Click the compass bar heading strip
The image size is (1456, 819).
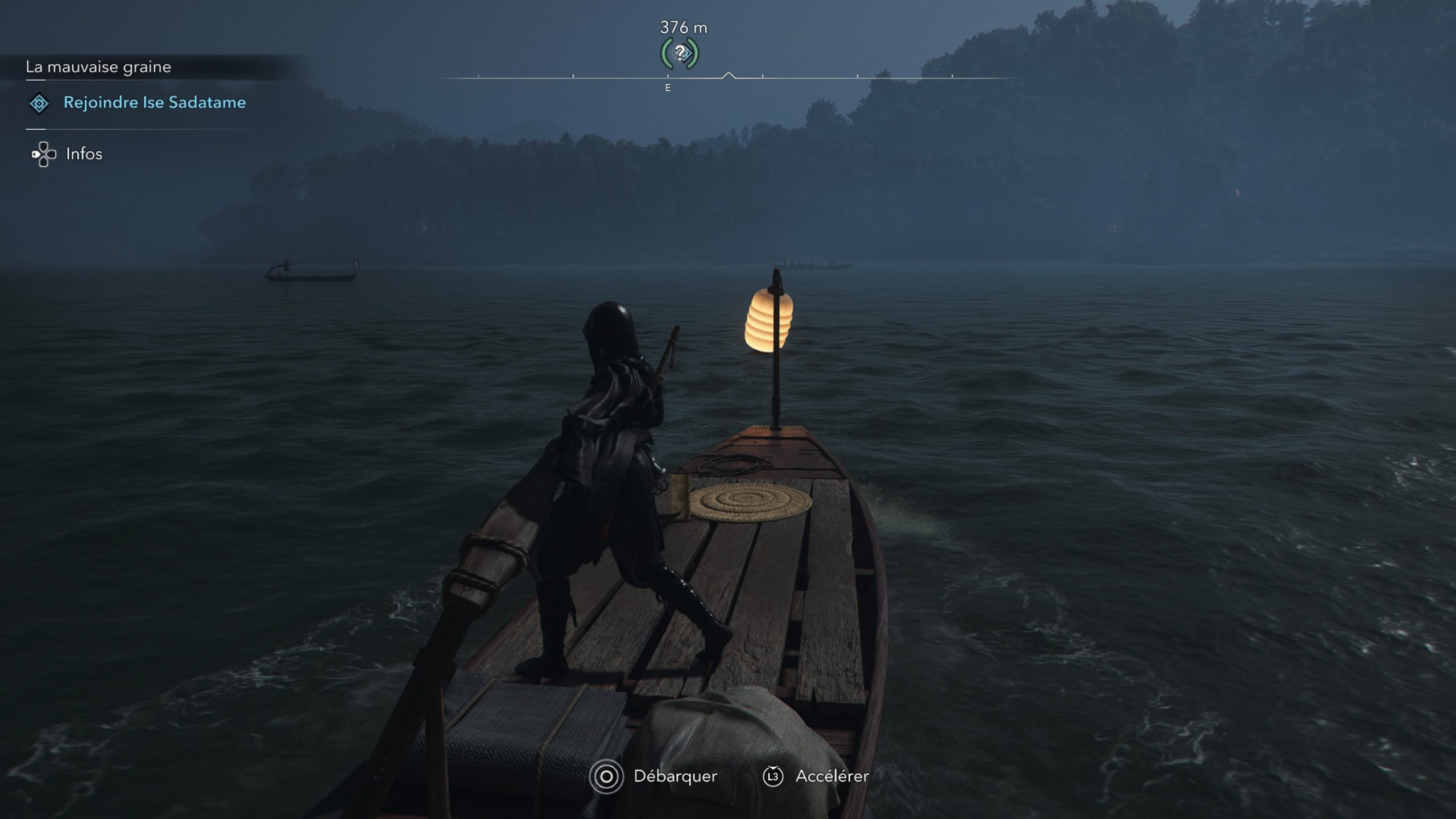tap(728, 77)
